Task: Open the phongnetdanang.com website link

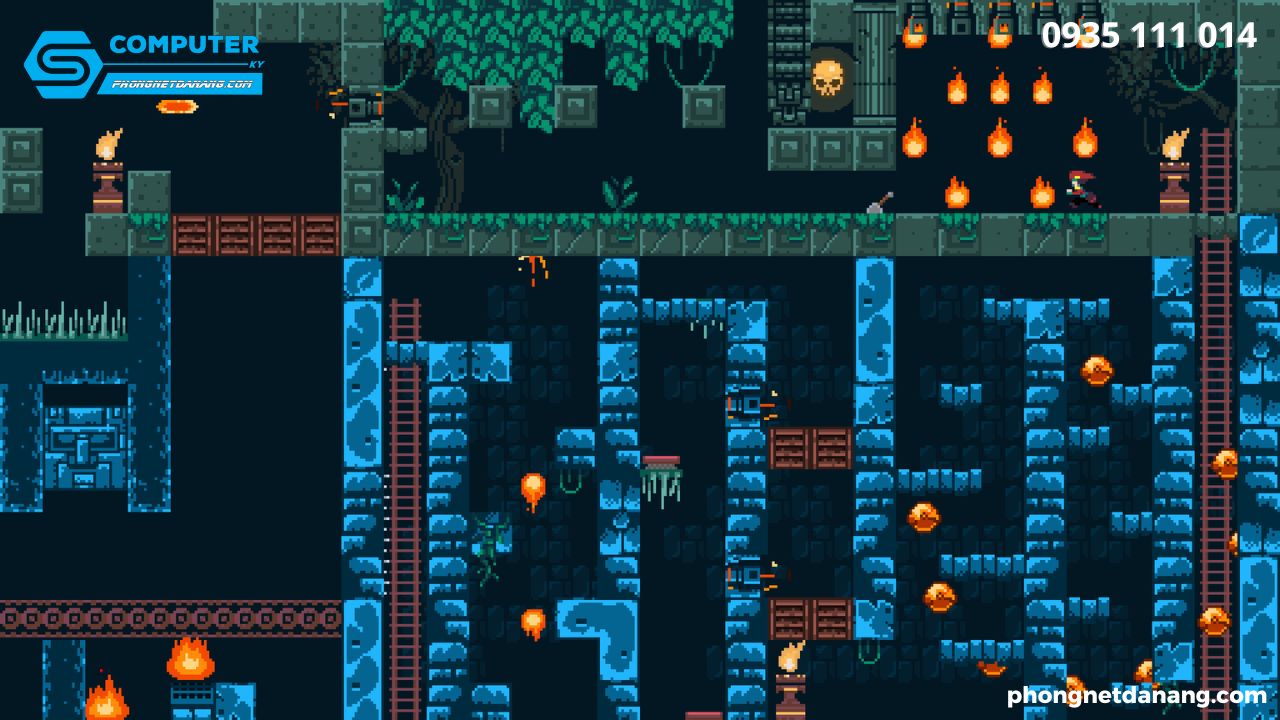Action: (x=1137, y=695)
